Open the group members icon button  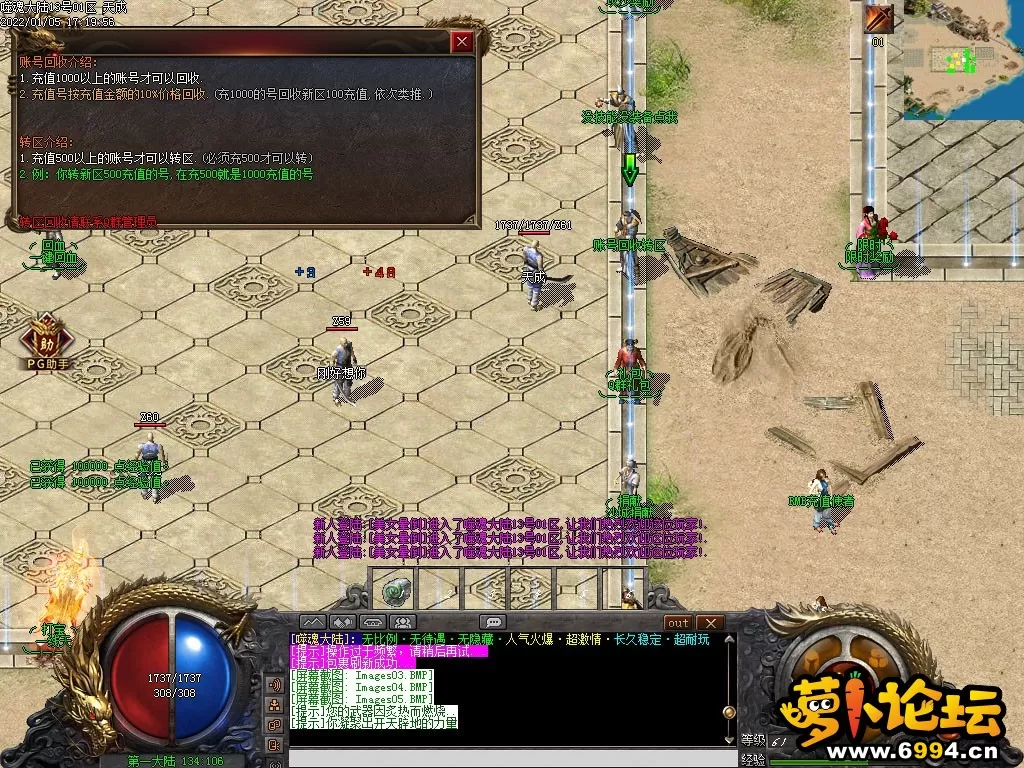tap(405, 622)
